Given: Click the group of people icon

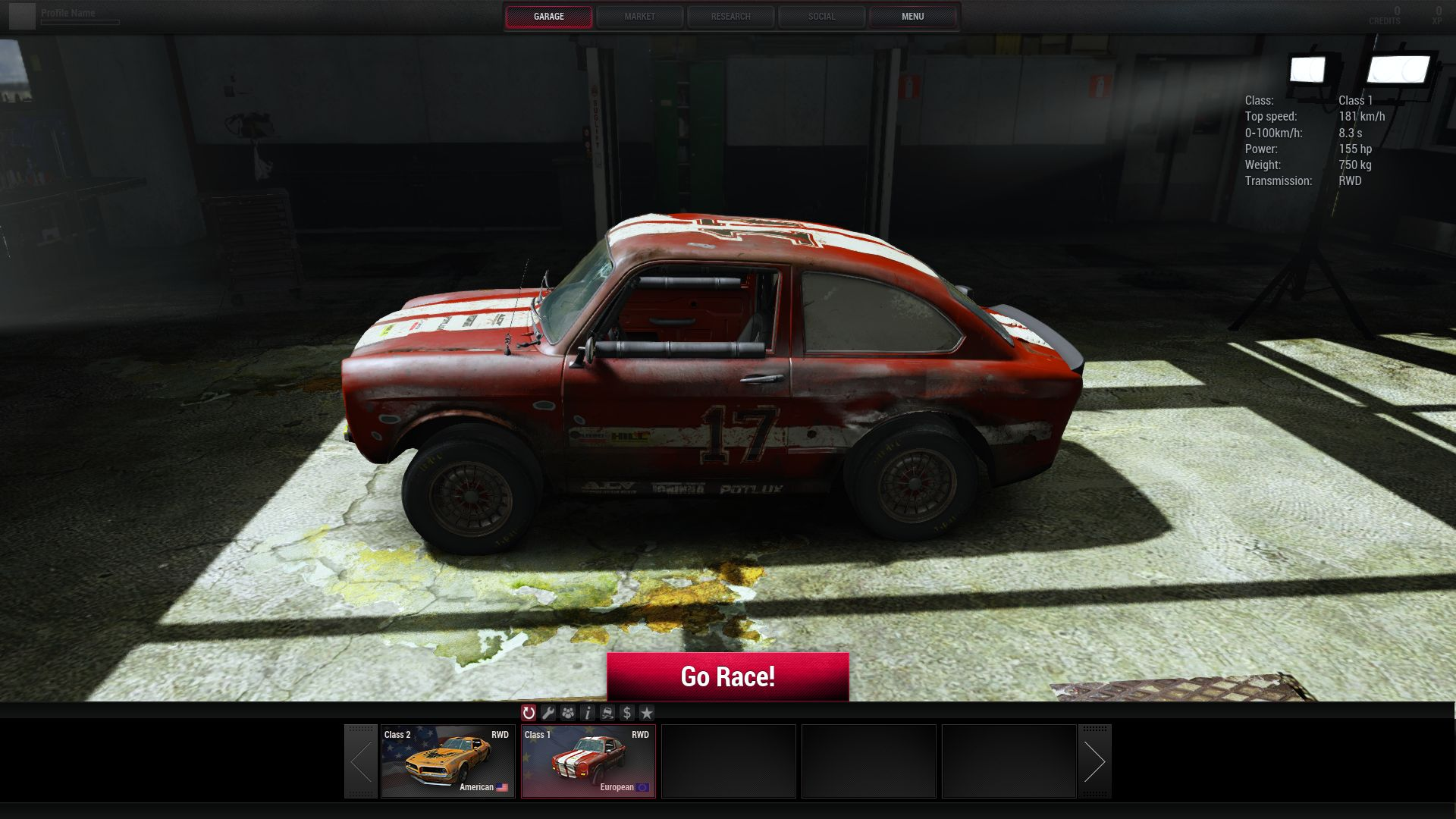Looking at the screenshot, I should pos(568,713).
